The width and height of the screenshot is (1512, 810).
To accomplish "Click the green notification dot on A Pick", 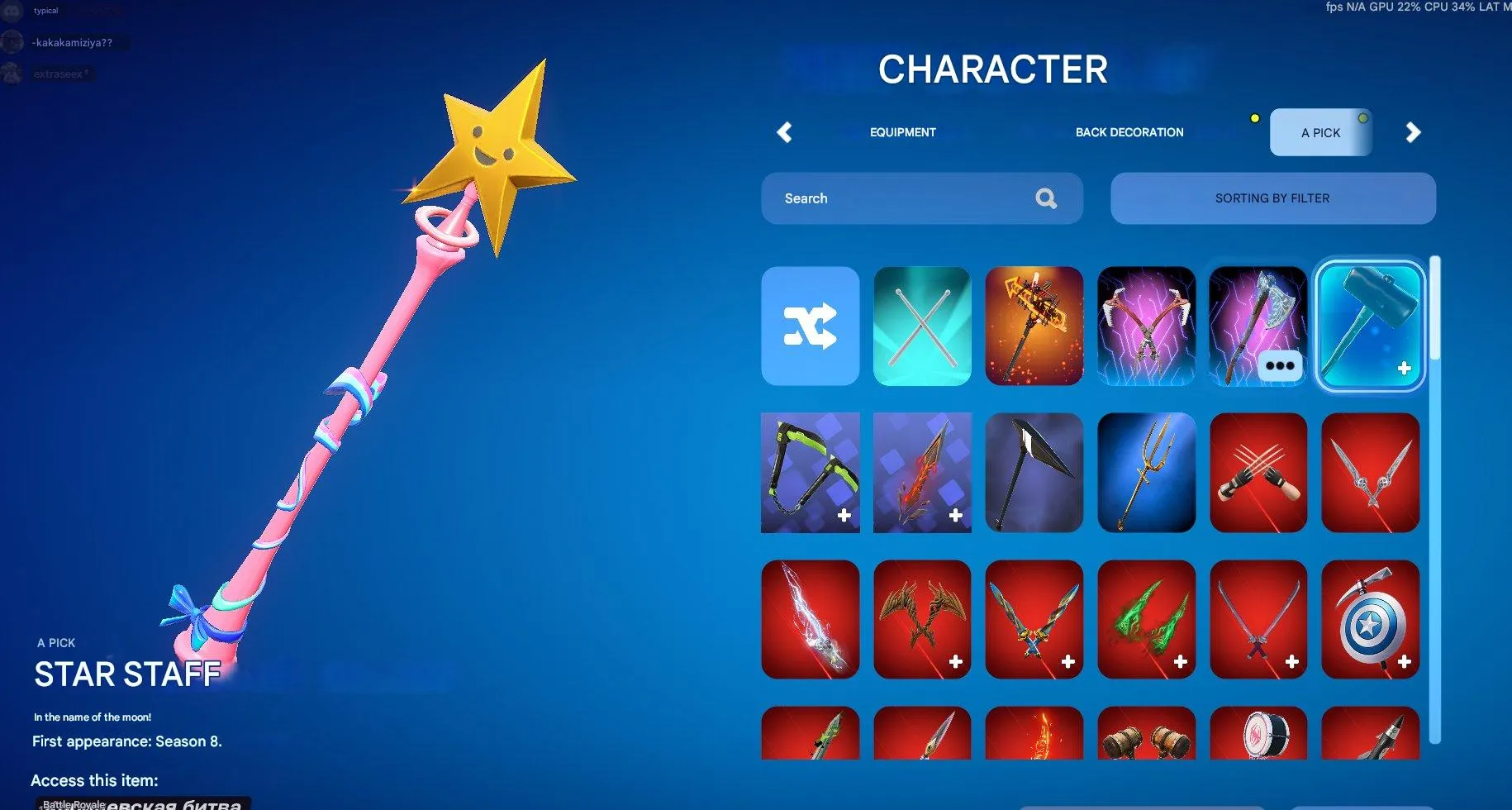I will (x=1363, y=118).
